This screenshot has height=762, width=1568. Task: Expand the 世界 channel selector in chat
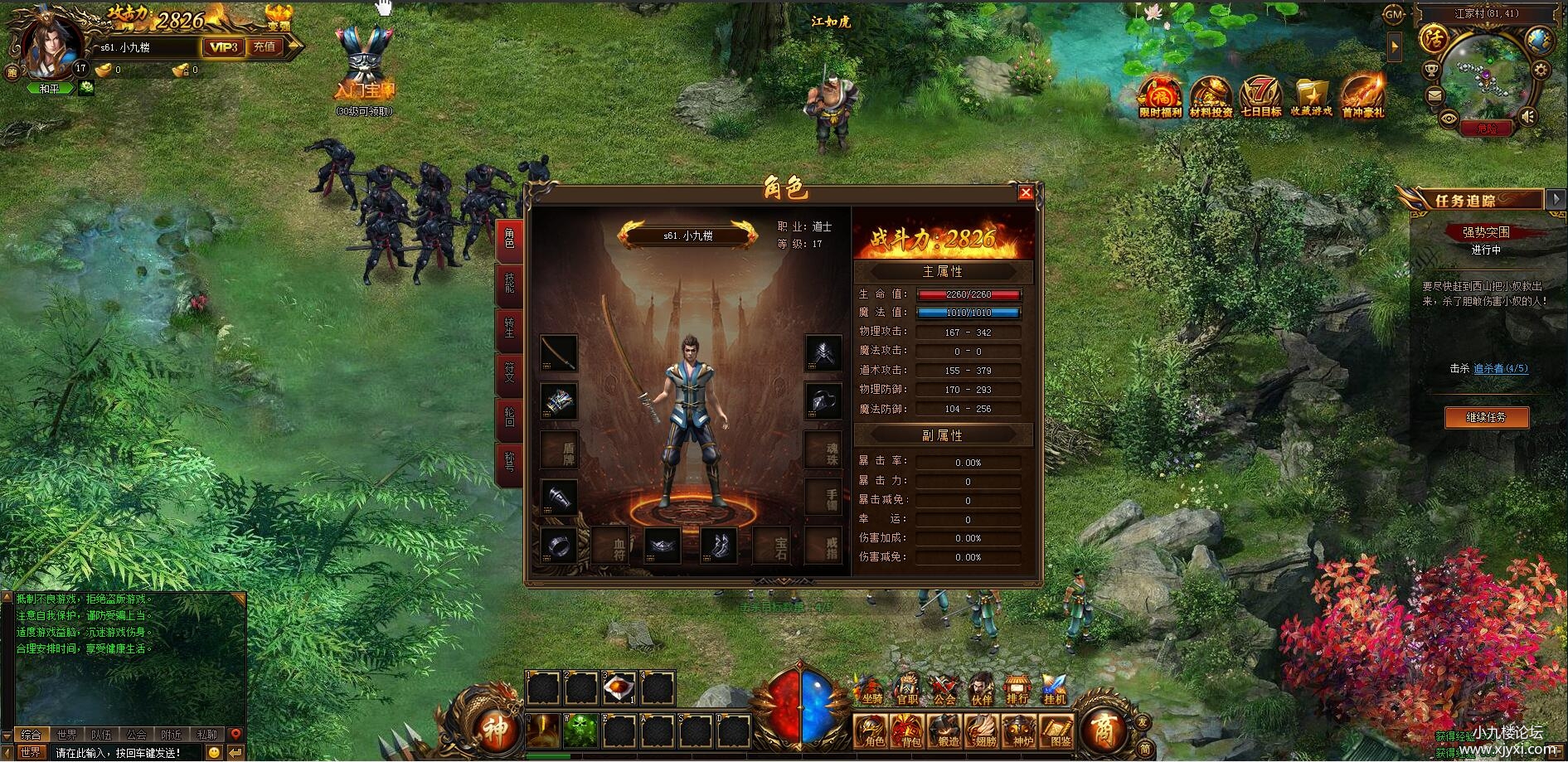click(33, 753)
